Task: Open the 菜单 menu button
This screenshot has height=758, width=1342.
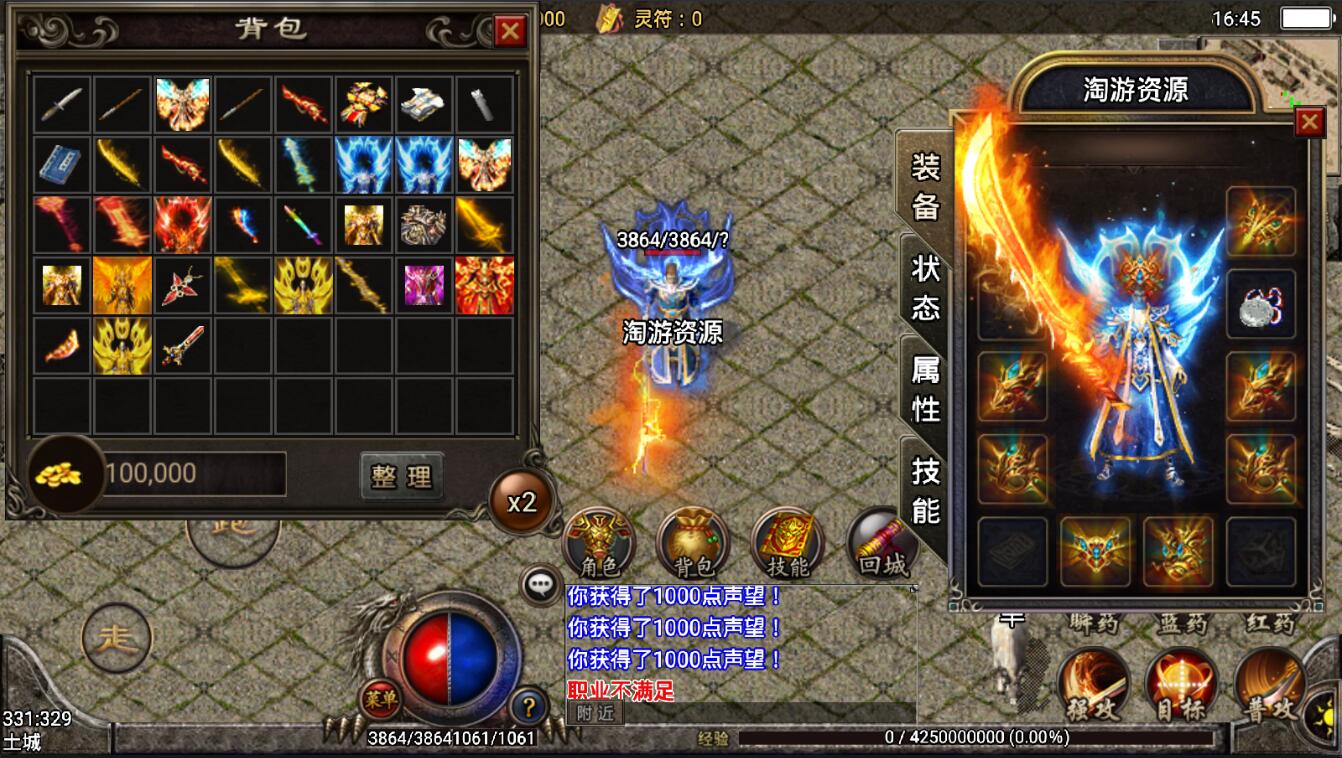Action: pos(380,698)
